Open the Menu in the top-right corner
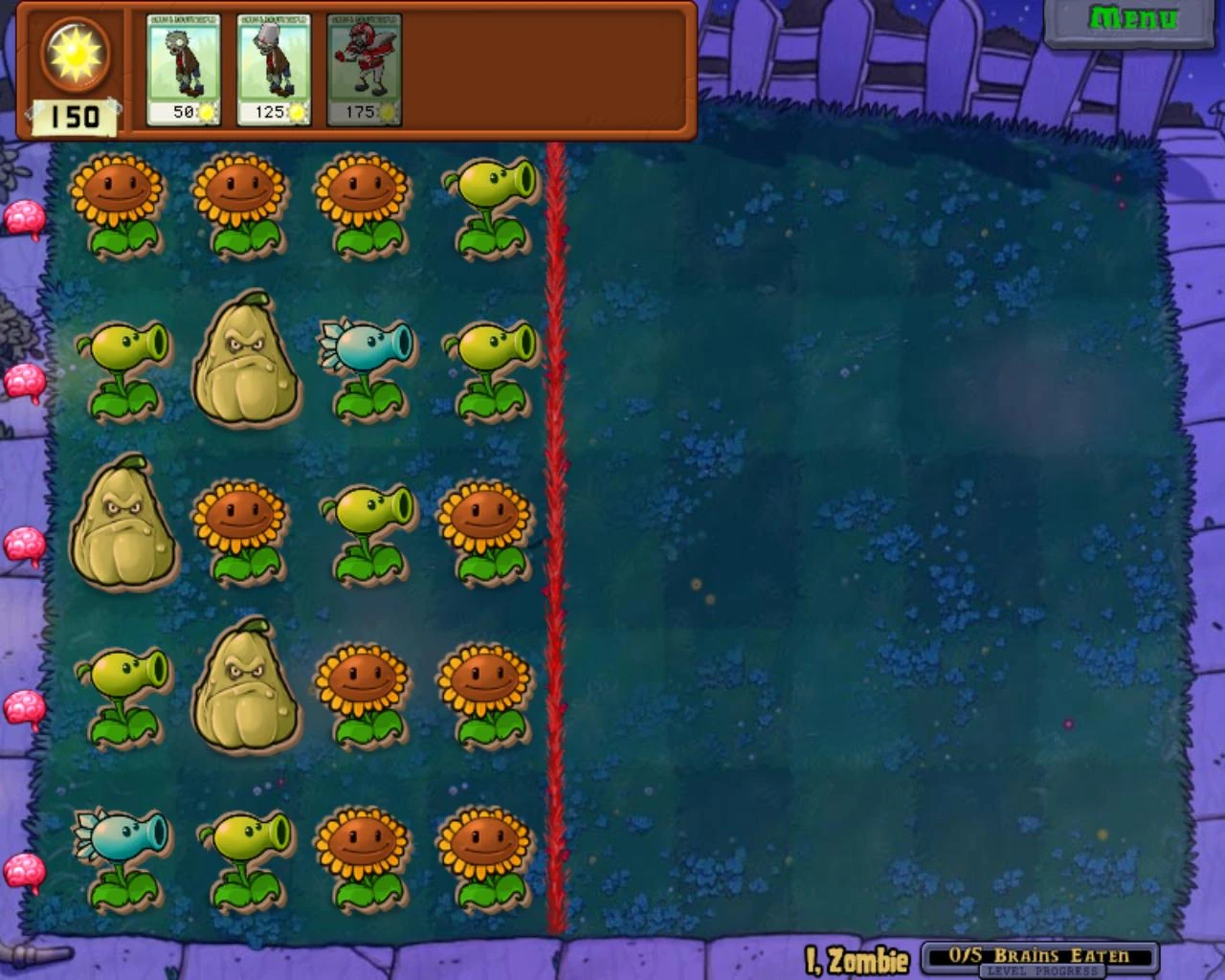The height and width of the screenshot is (980, 1225). click(1134, 16)
